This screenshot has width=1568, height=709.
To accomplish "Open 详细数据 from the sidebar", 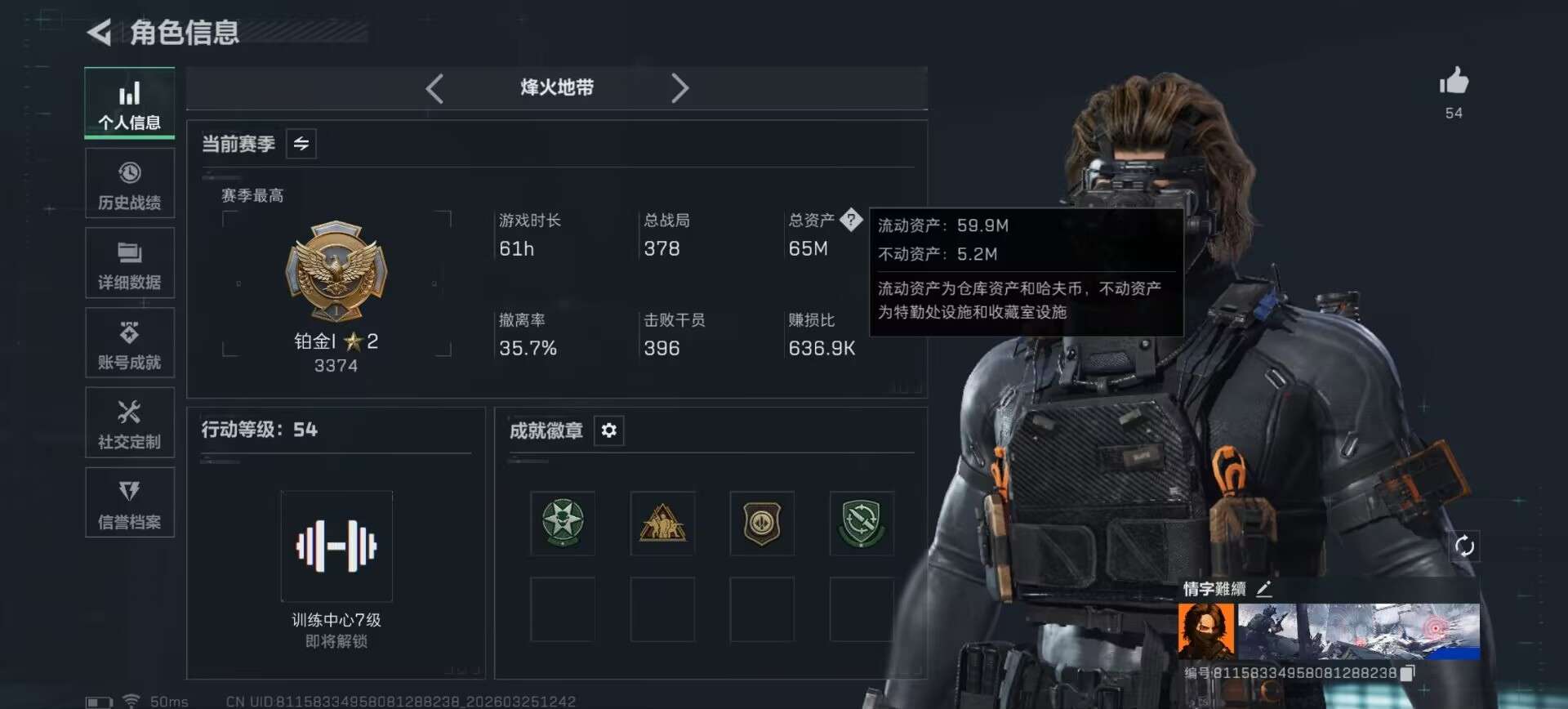I will click(129, 263).
